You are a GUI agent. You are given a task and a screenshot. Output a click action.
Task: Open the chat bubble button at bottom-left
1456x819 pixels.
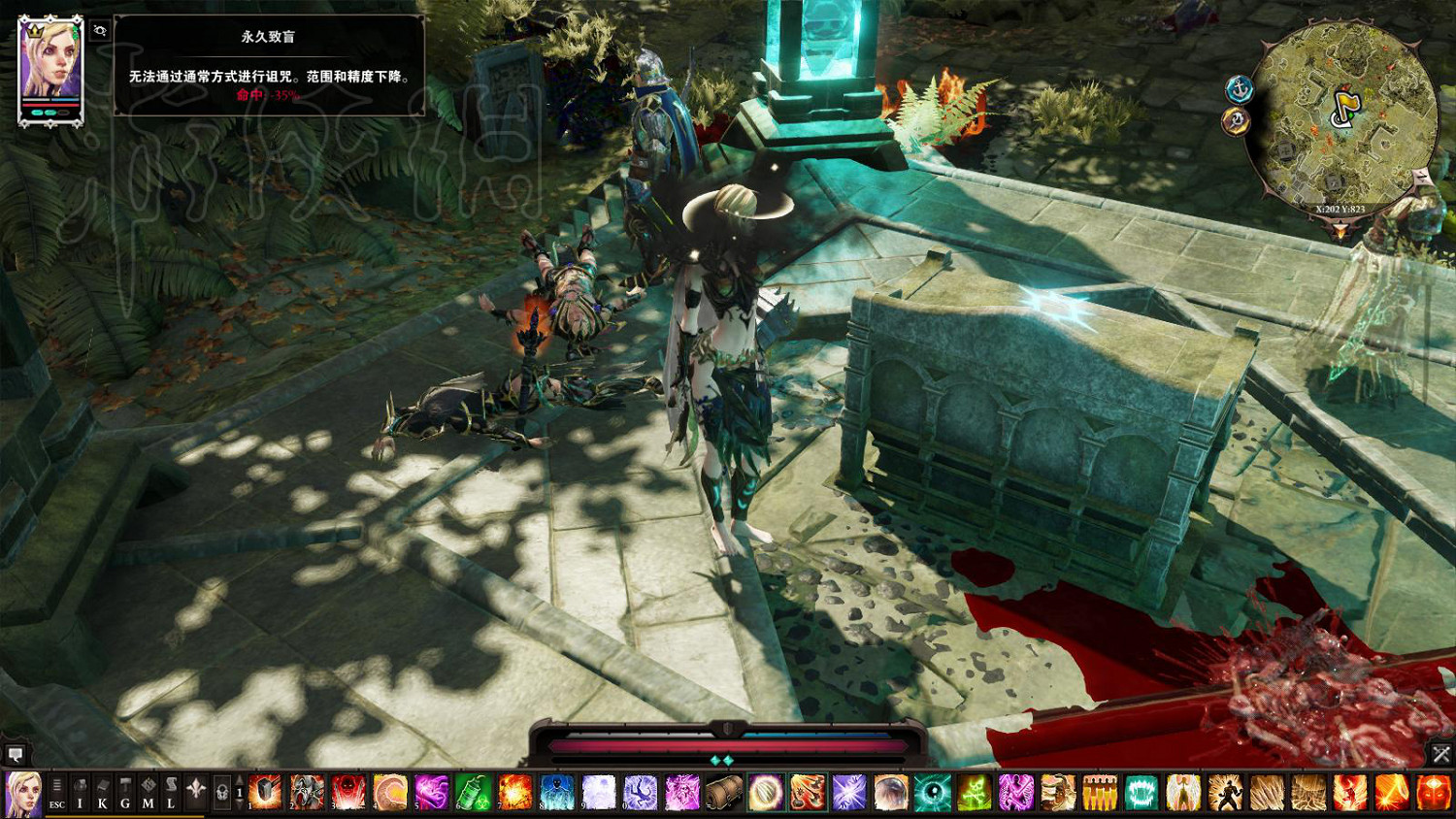16,754
